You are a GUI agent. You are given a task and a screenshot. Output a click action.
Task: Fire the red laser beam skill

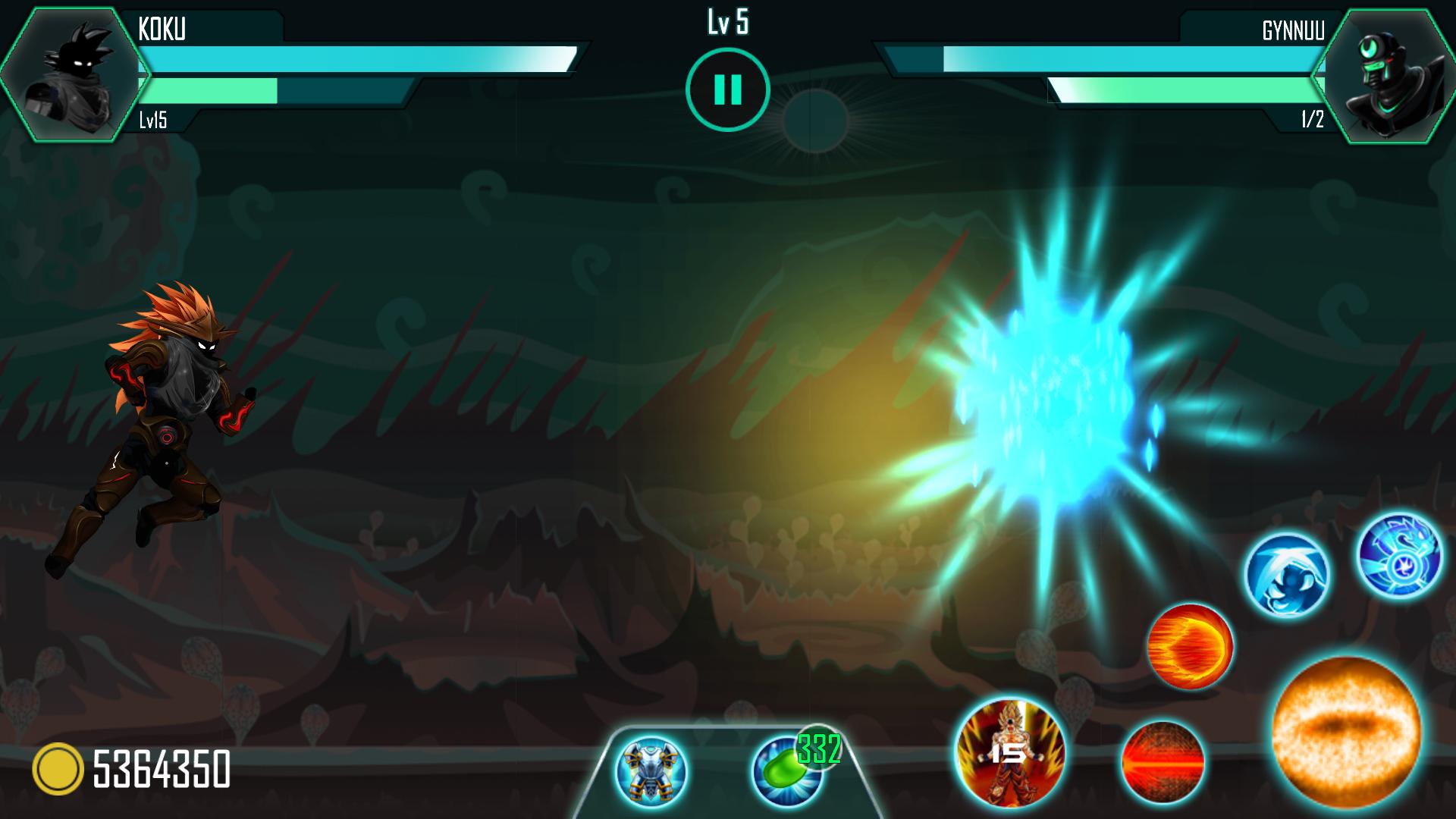tap(1162, 762)
